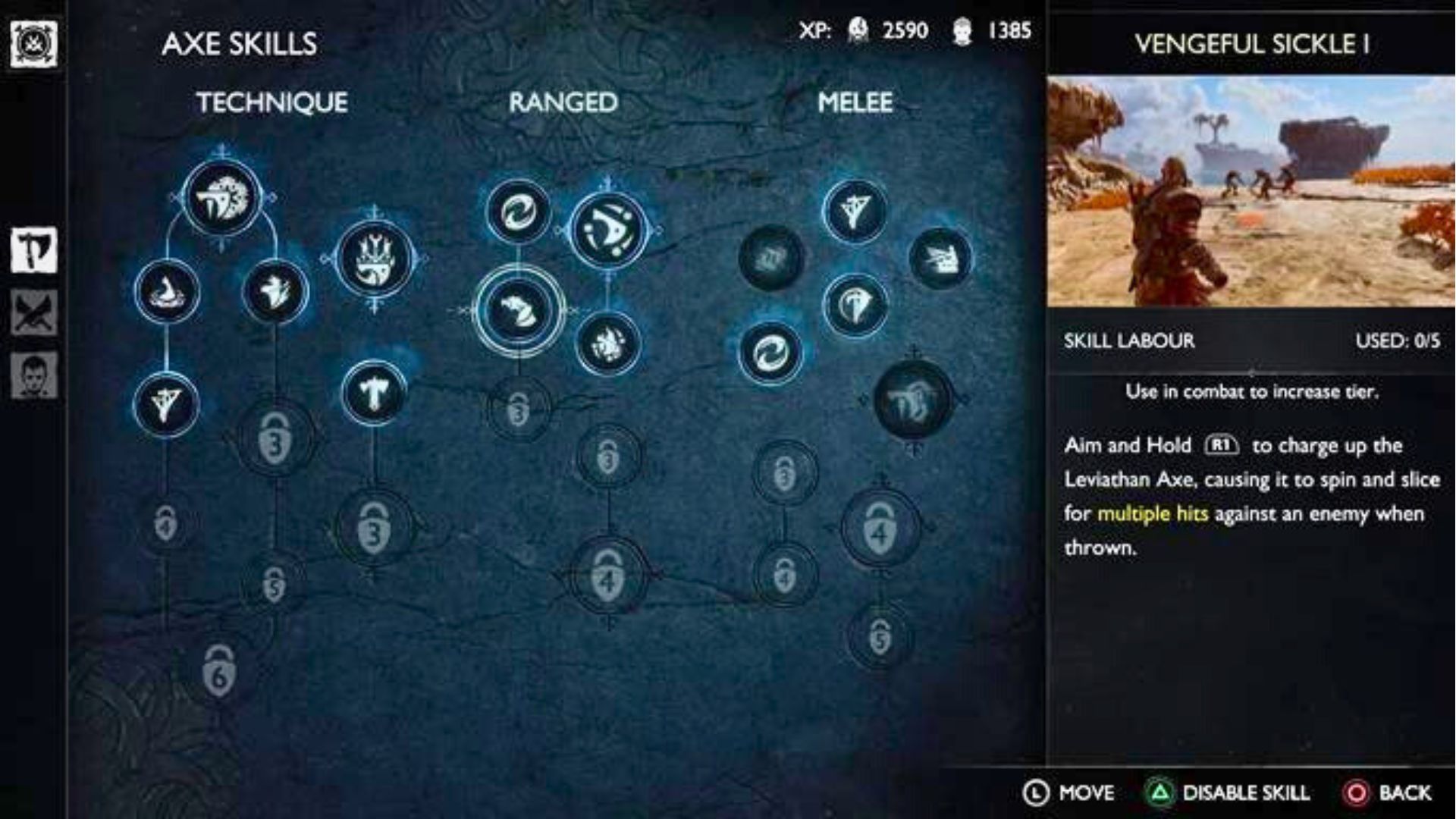Screen dimensions: 1456x819
Task: Pick the topmost Melee triangular rune skill
Action: [x=855, y=212]
